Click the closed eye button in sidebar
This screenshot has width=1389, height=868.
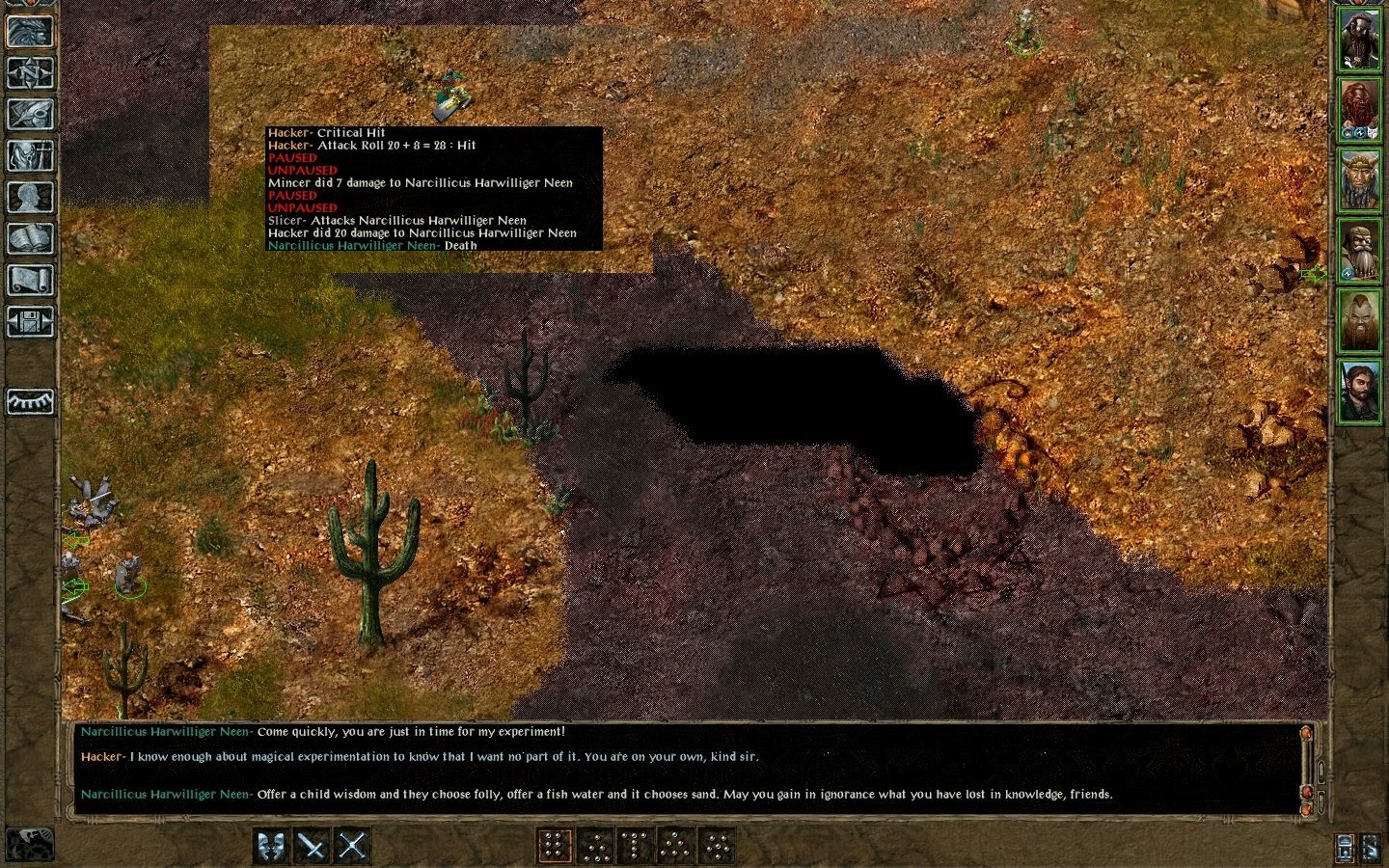tap(30, 400)
